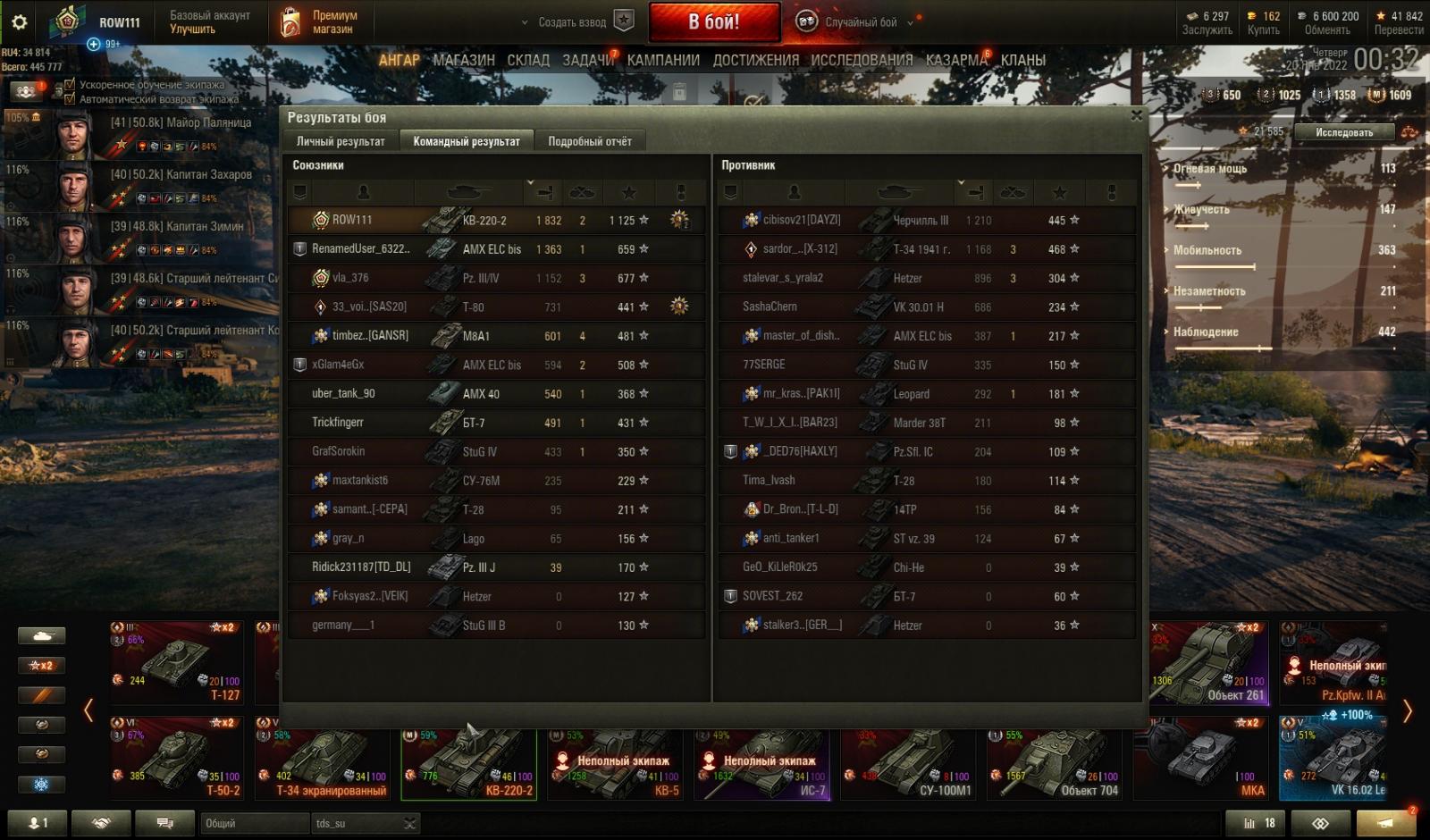The height and width of the screenshot is (840, 1430).
Task: Click the Исследовать button
Action: (1343, 132)
